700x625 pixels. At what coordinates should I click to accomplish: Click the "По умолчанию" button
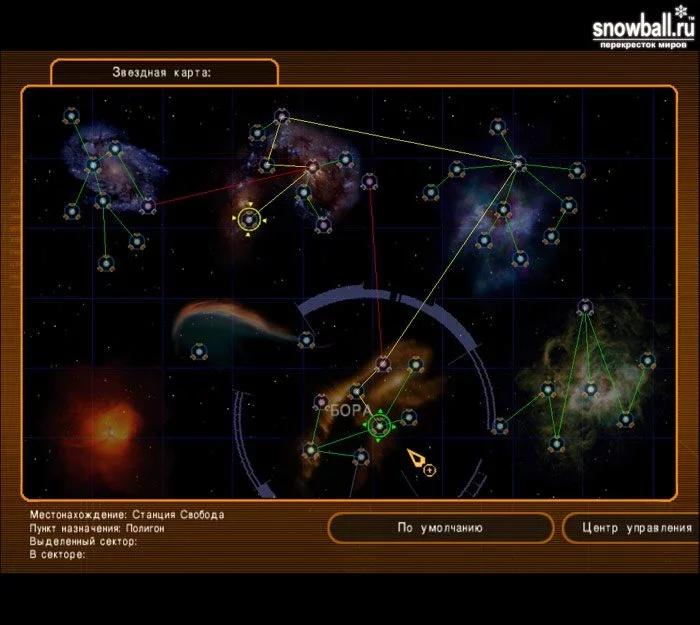click(x=440, y=528)
